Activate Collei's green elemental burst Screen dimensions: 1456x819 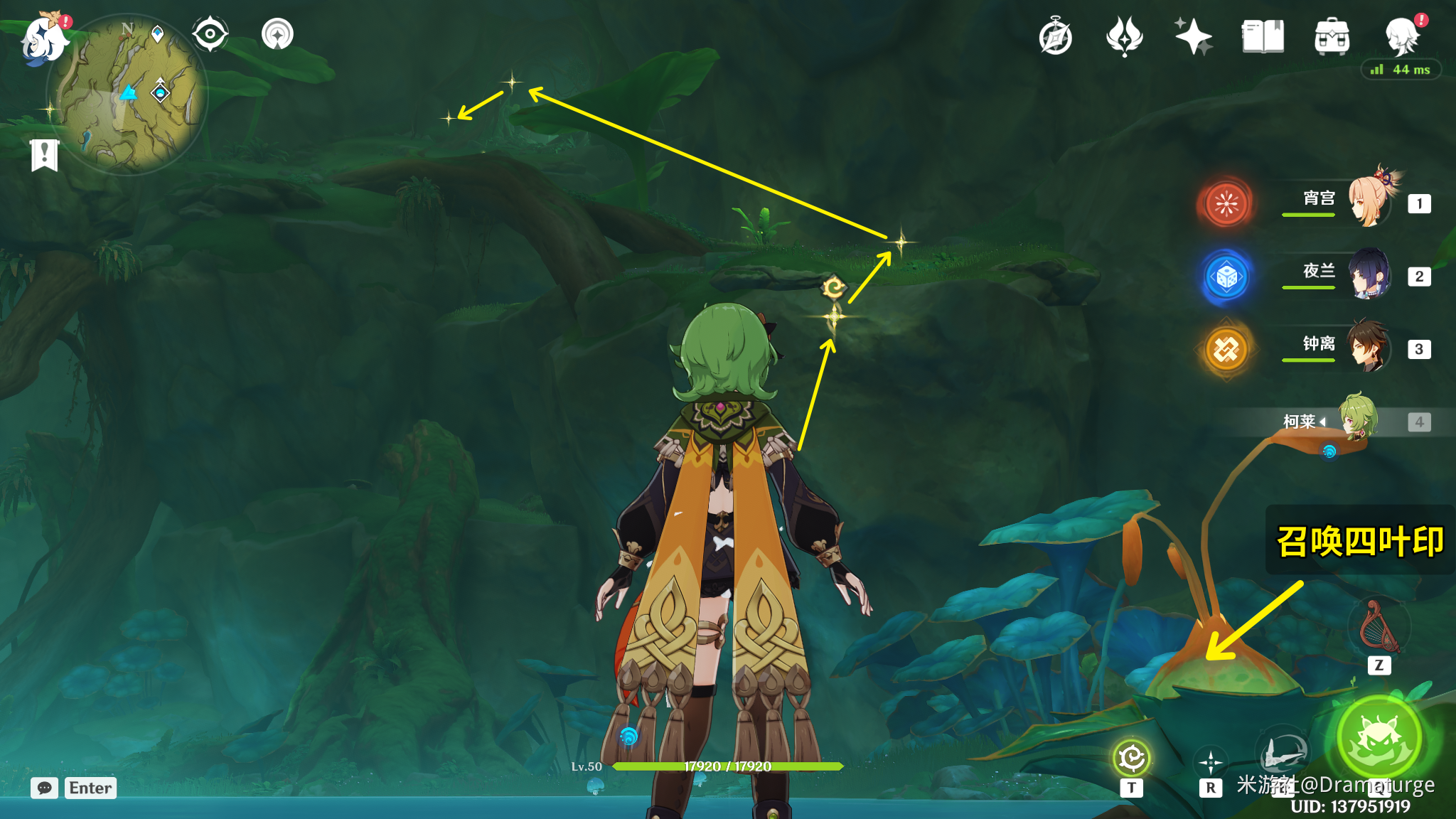[x=1379, y=738]
